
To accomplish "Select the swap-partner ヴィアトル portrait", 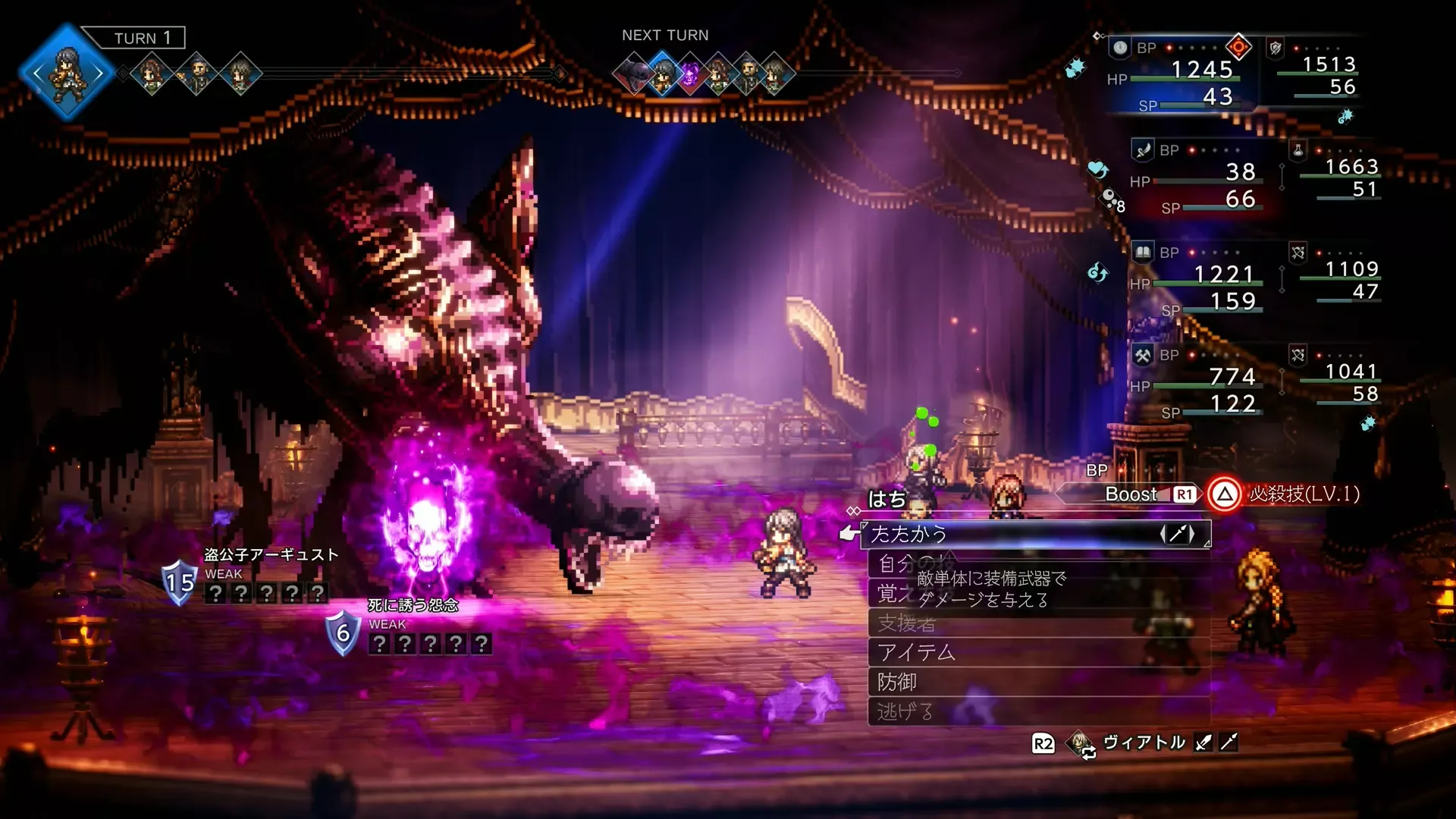I will [1080, 743].
